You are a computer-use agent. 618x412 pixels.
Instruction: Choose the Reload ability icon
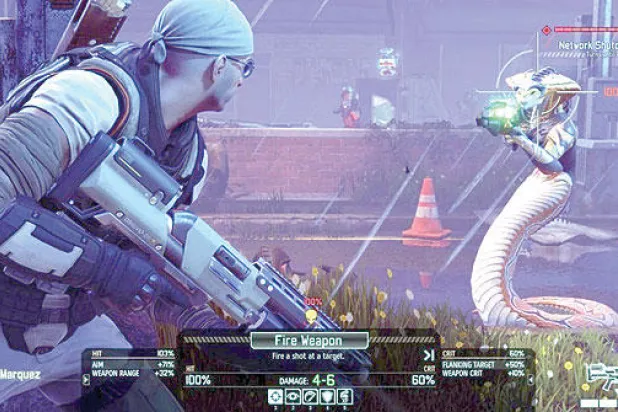coord(310,397)
